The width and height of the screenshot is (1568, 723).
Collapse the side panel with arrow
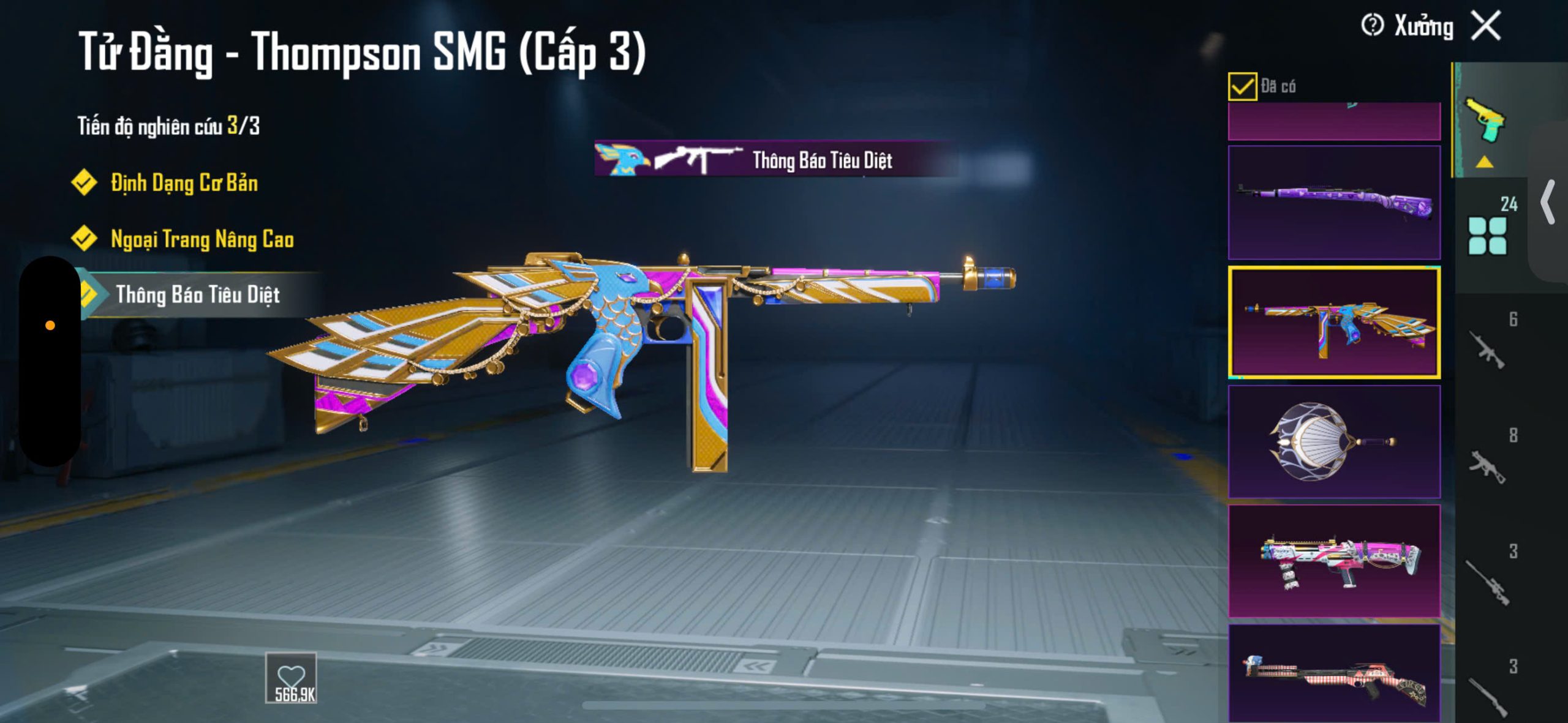click(1548, 202)
